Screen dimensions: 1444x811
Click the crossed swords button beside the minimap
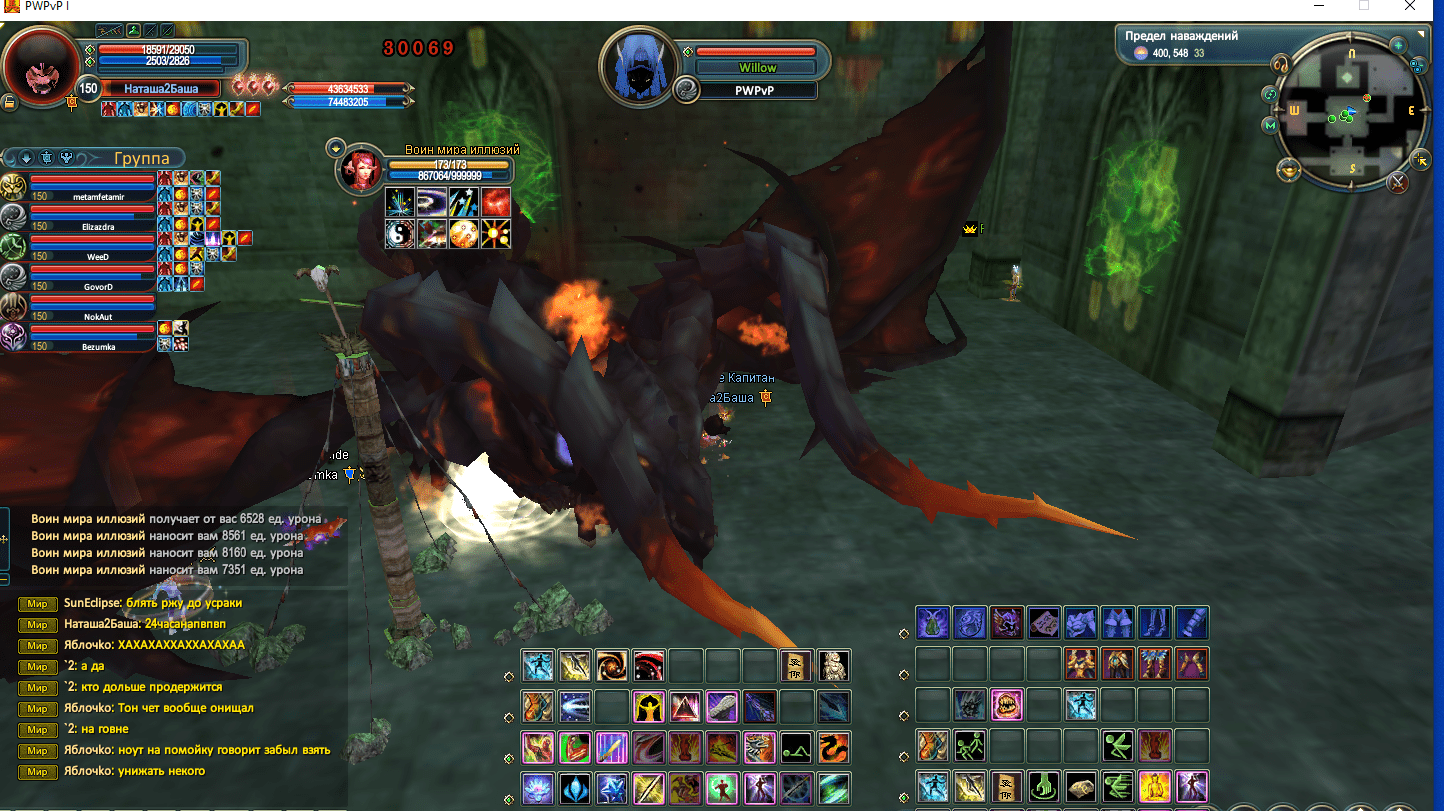point(1398,182)
